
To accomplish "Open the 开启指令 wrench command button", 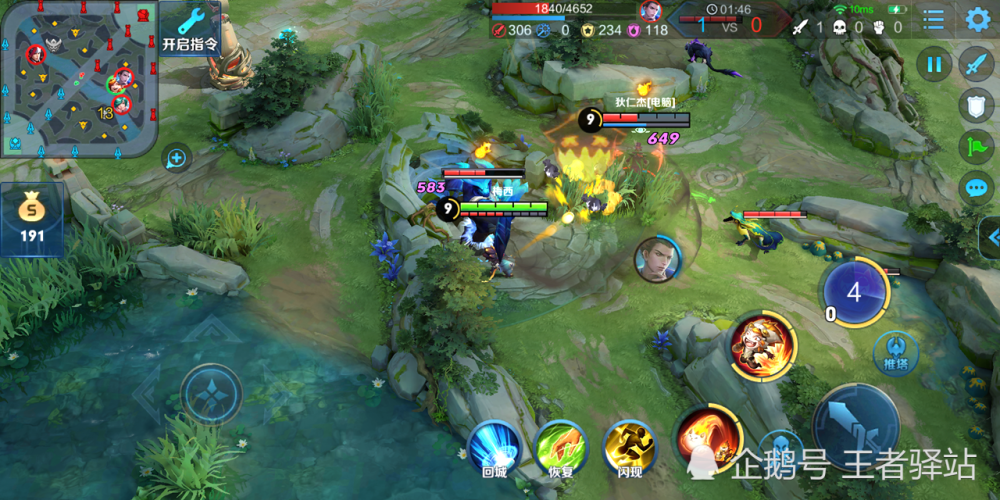I will click(x=191, y=28).
